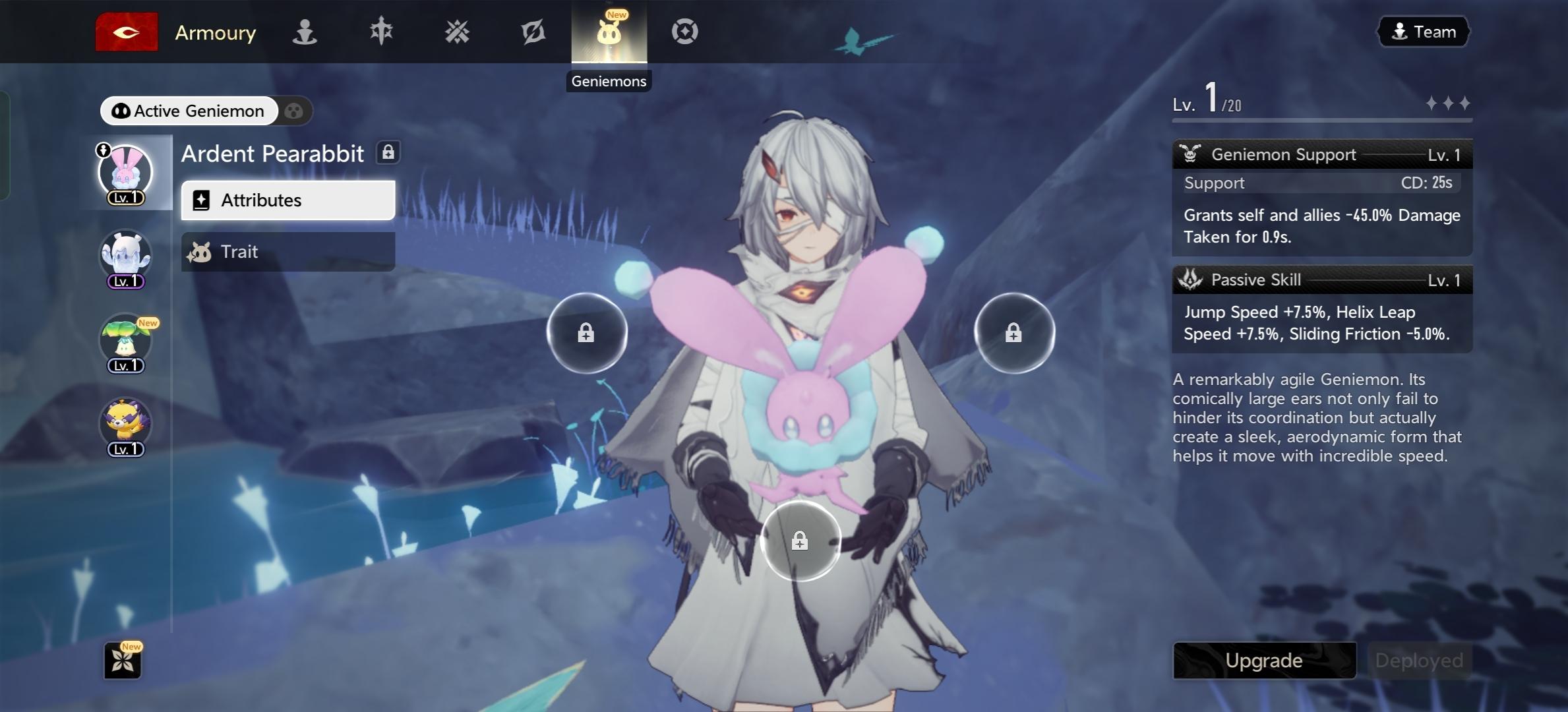Click the red back button beside Armoury
The height and width of the screenshot is (712, 1568).
tap(126, 32)
